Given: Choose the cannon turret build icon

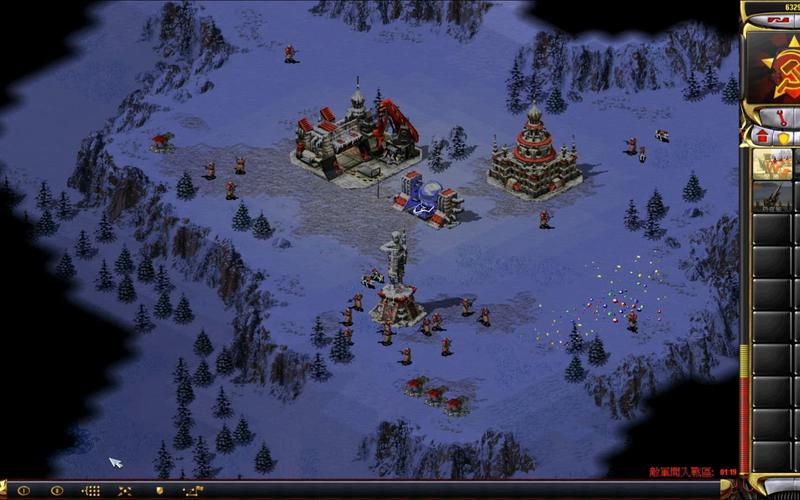Looking at the screenshot, I should [771, 194].
